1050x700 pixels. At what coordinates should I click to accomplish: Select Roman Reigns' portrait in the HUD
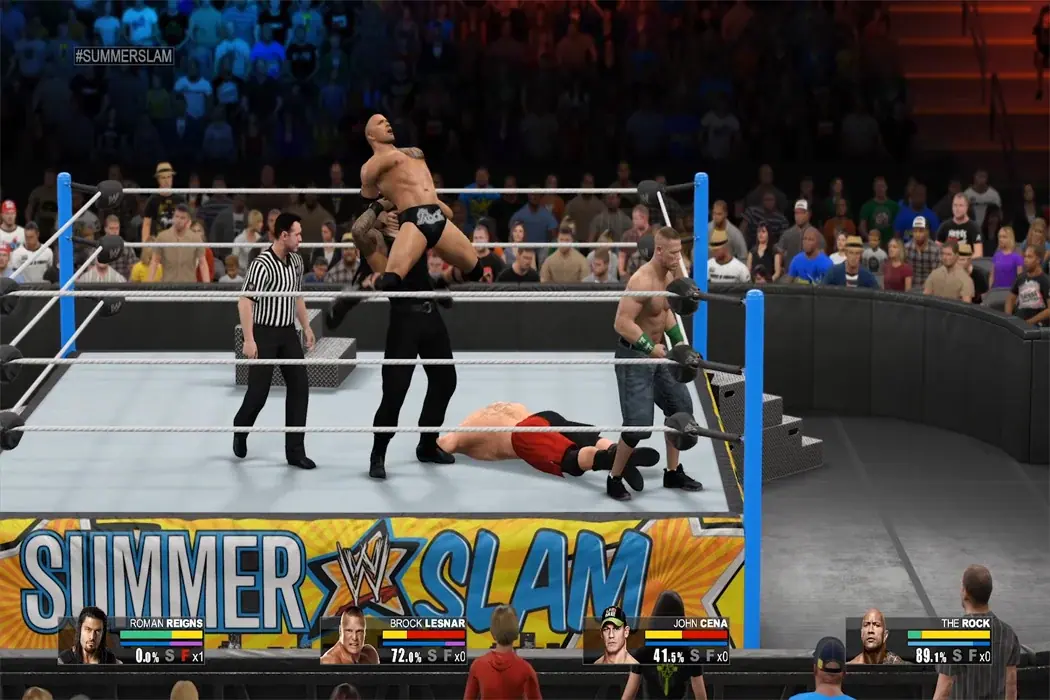[89, 637]
